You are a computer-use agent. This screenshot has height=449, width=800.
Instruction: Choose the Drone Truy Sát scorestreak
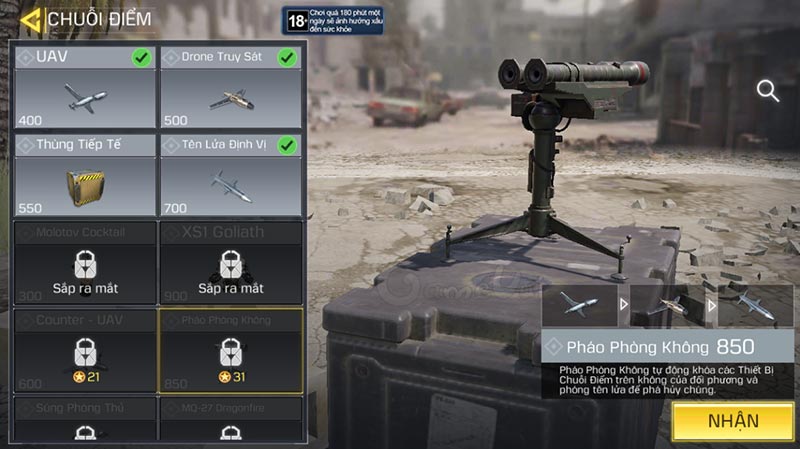(231, 87)
